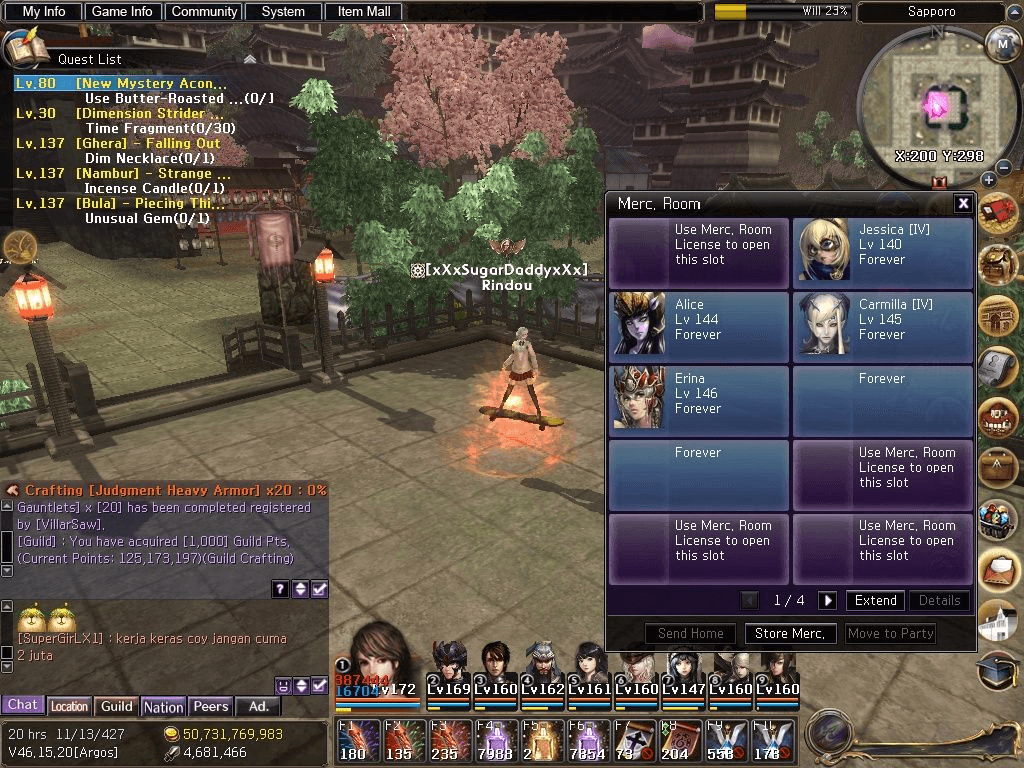This screenshot has width=1024, height=768.
Task: Select mercenary Jessica Lv 140
Action: tap(883, 252)
